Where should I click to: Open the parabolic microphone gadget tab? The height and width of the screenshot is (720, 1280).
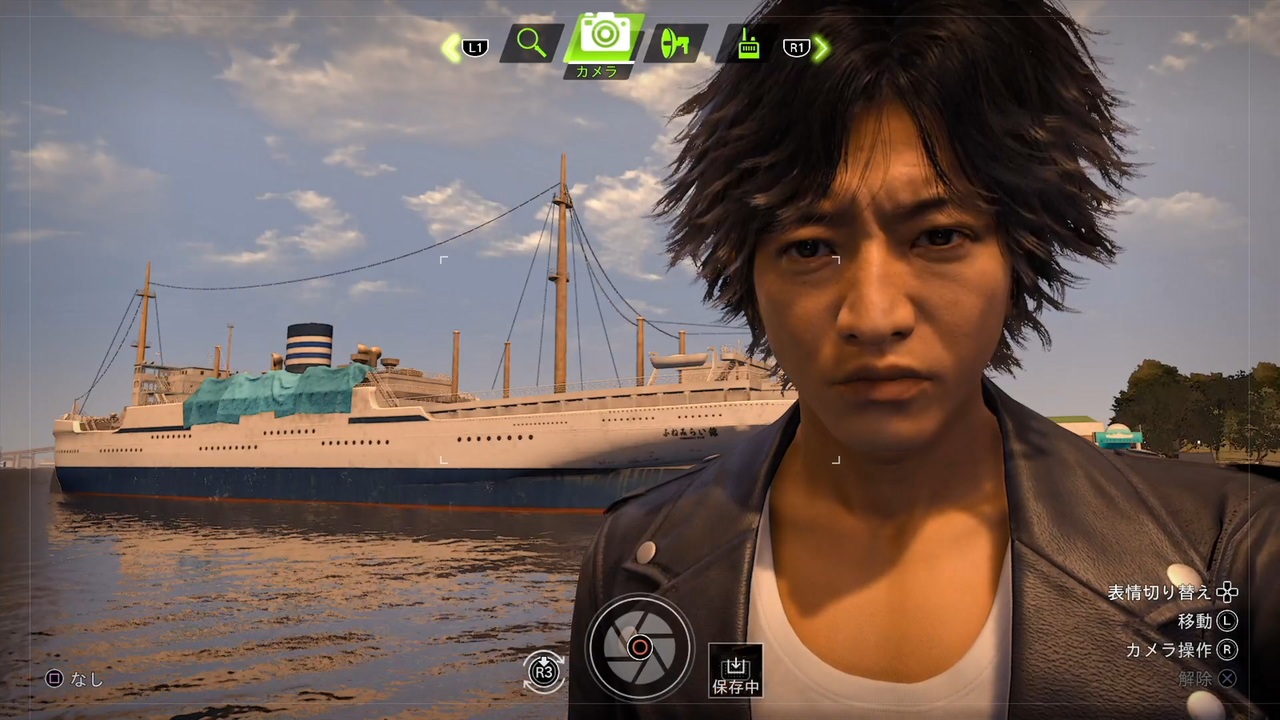click(x=675, y=45)
